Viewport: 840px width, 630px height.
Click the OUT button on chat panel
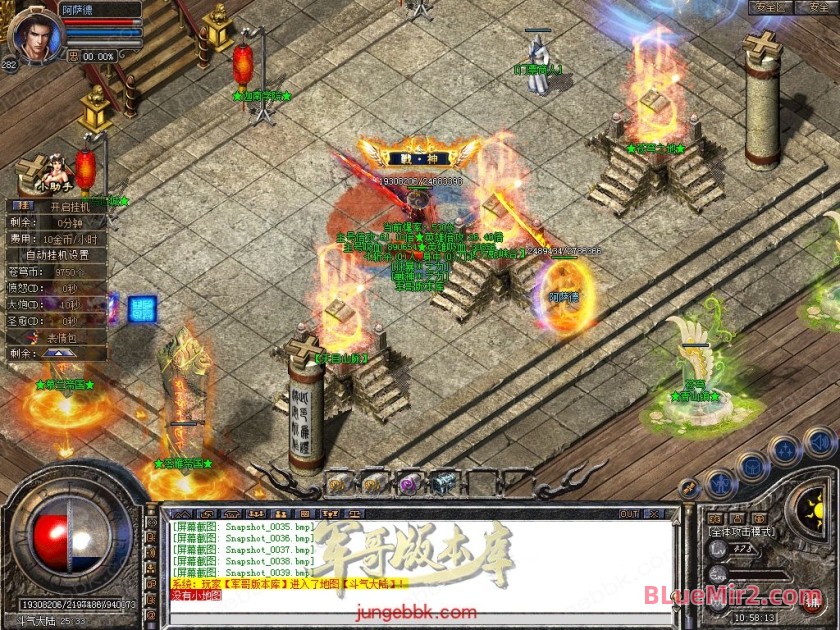point(629,513)
